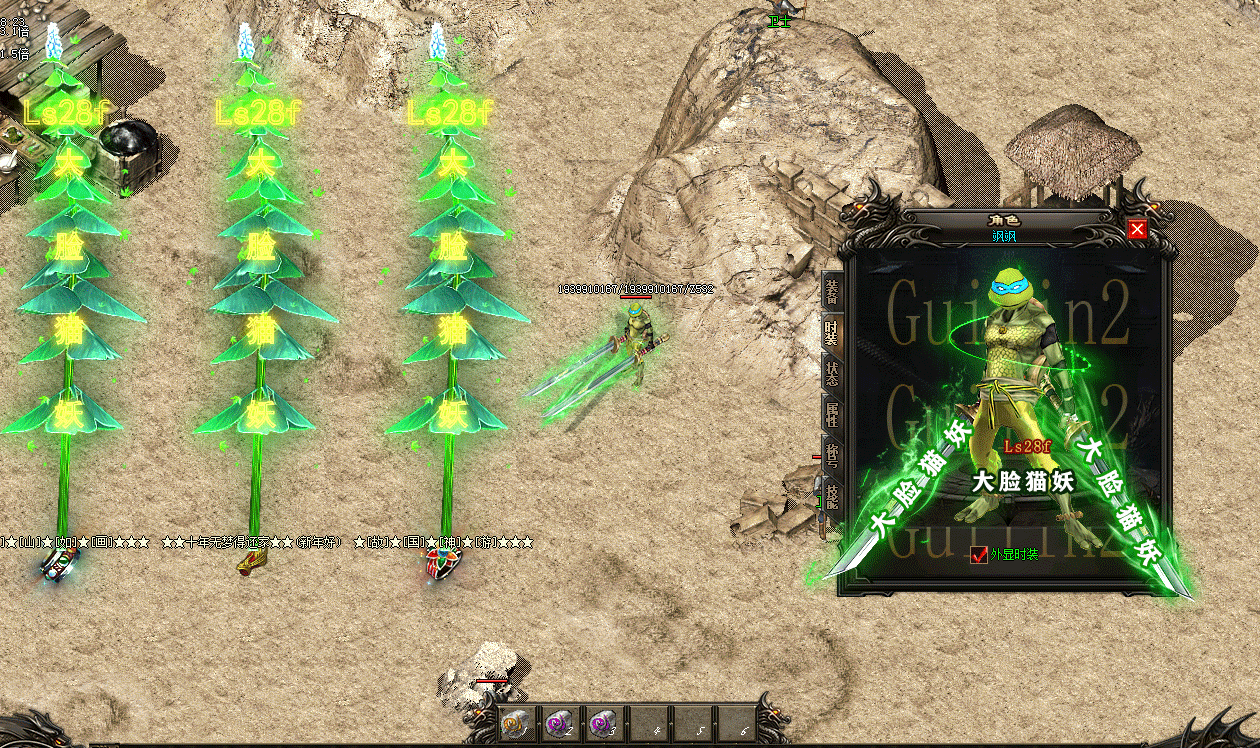
Task: Switch to the 装备 equipment tab
Action: 831,291
